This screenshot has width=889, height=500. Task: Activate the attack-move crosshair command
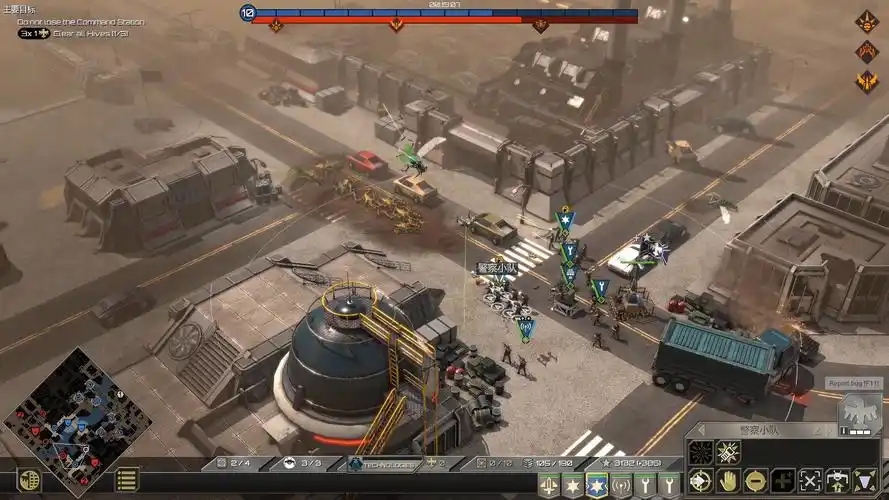tap(700, 479)
